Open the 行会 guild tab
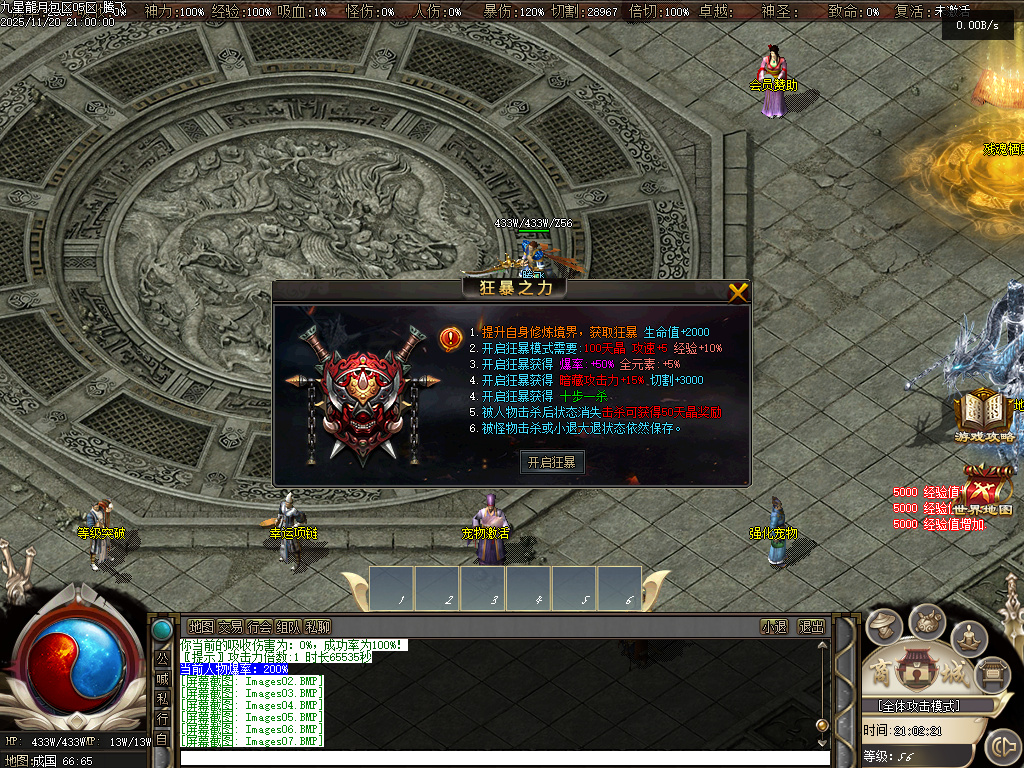Viewport: 1024px width, 768px height. click(x=259, y=627)
